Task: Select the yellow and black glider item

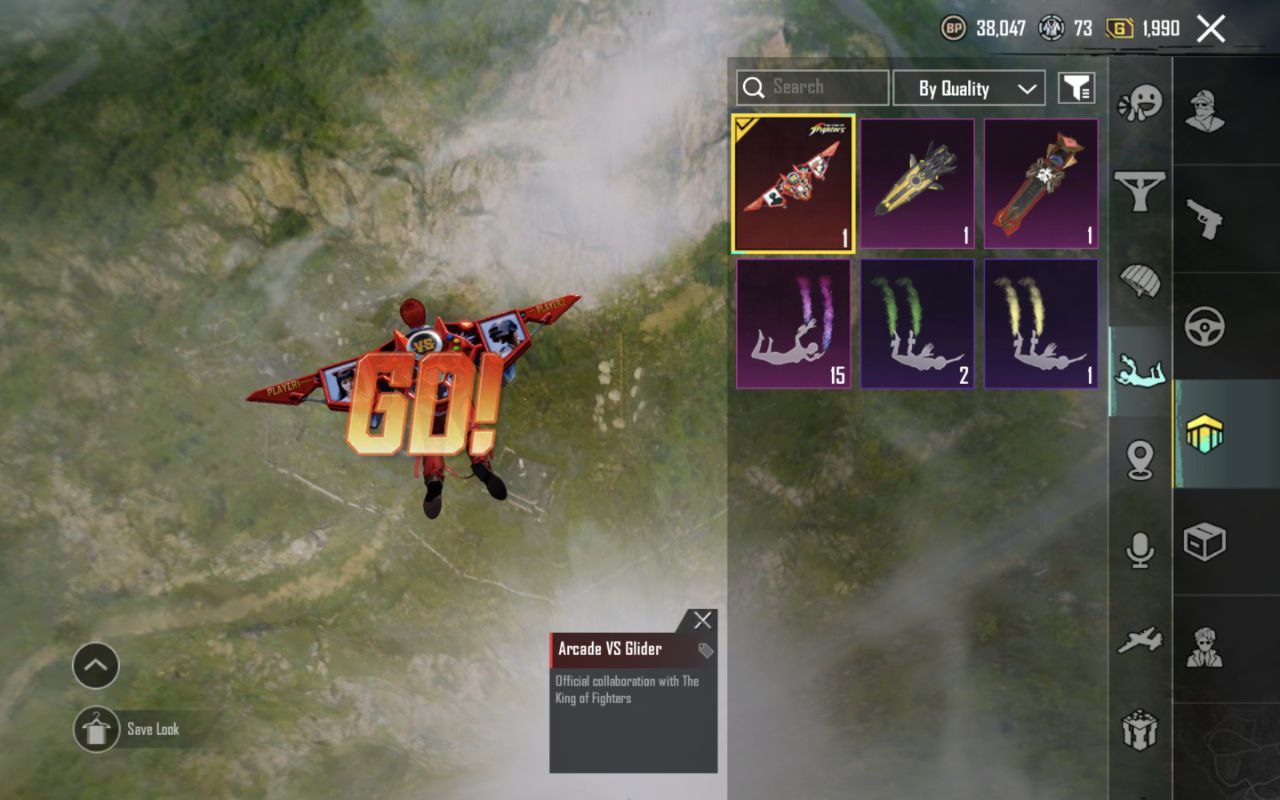Action: point(917,184)
